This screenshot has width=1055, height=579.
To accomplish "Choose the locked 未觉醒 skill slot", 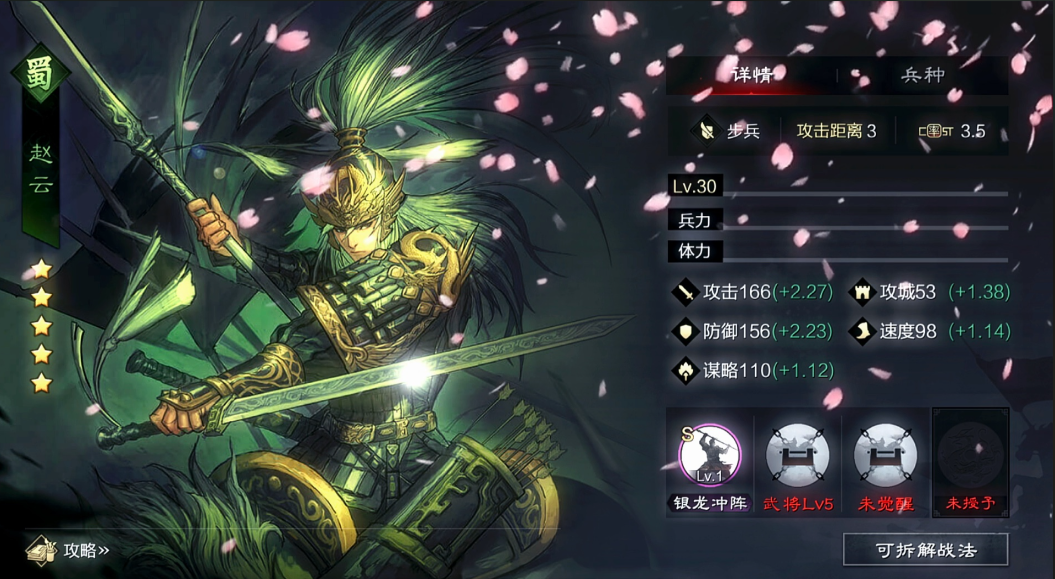I will pyautogui.click(x=884, y=456).
